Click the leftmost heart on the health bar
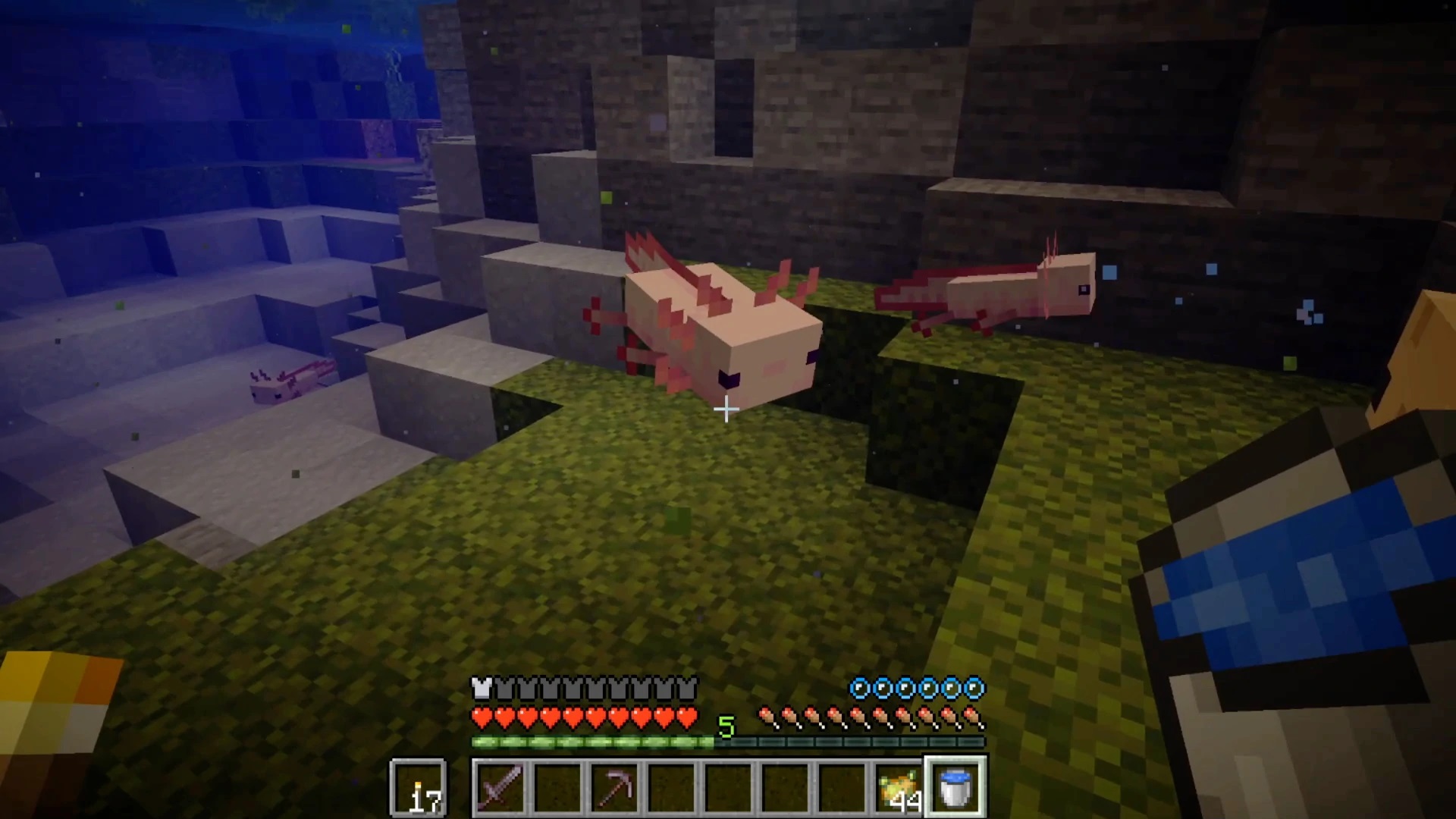1456x819 pixels. click(x=481, y=714)
